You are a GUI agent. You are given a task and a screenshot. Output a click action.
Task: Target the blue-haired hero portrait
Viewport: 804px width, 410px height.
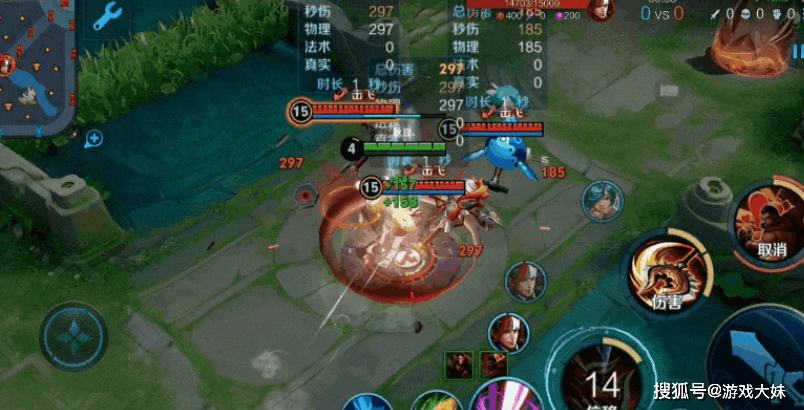pos(603,200)
